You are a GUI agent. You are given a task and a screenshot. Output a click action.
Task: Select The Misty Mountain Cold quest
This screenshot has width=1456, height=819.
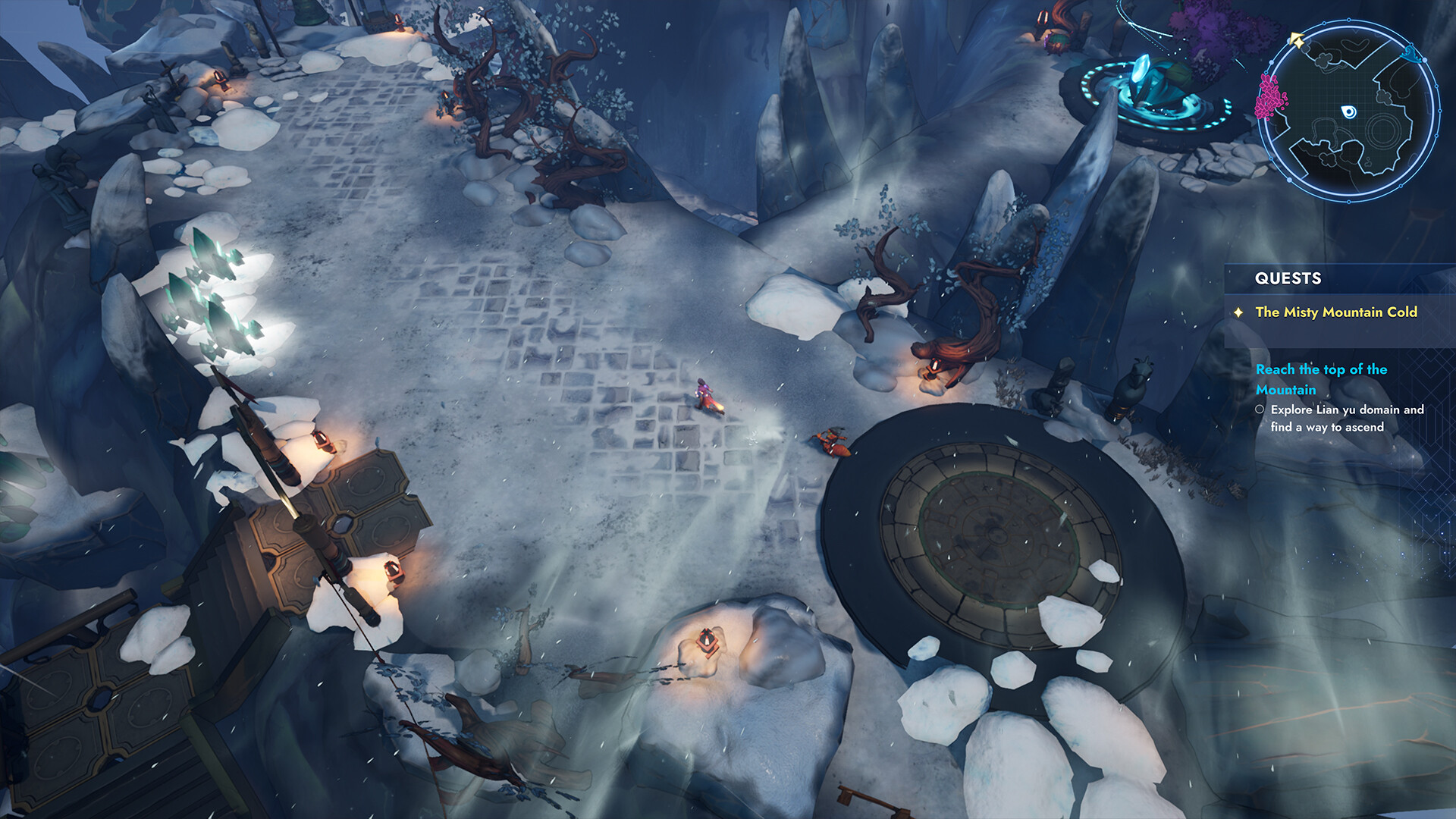(1335, 312)
